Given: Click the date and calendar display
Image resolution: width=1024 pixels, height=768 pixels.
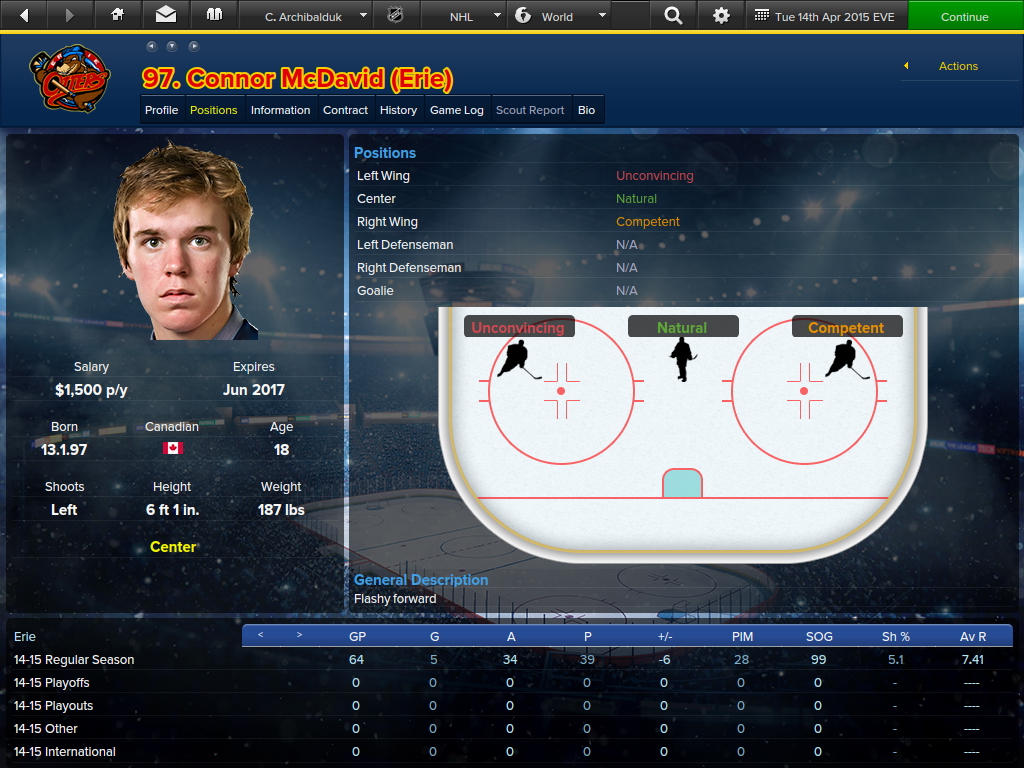Looking at the screenshot, I should click(x=825, y=16).
